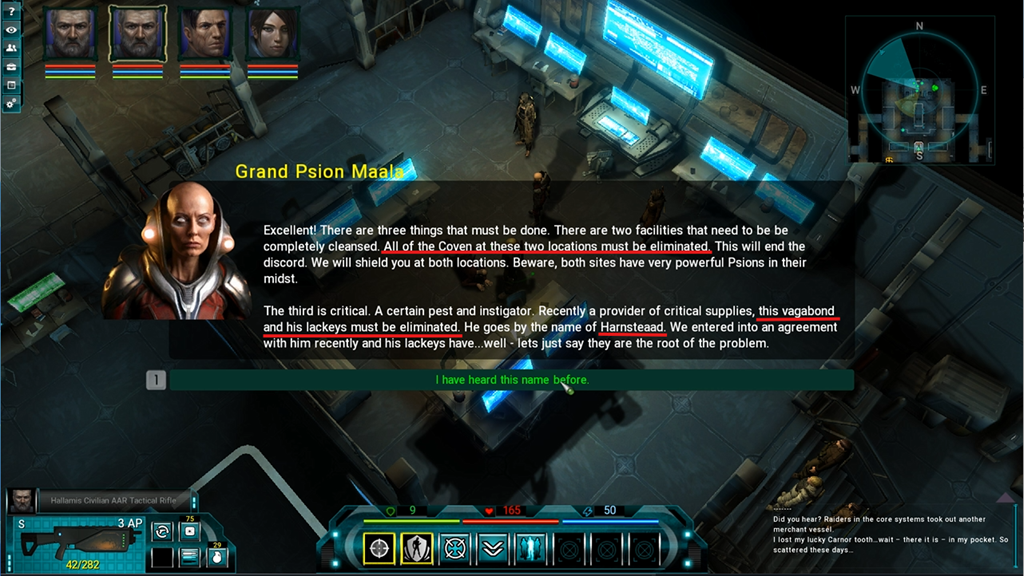Open the gear settings icon
The image size is (1024, 576).
pyautogui.click(x=11, y=103)
